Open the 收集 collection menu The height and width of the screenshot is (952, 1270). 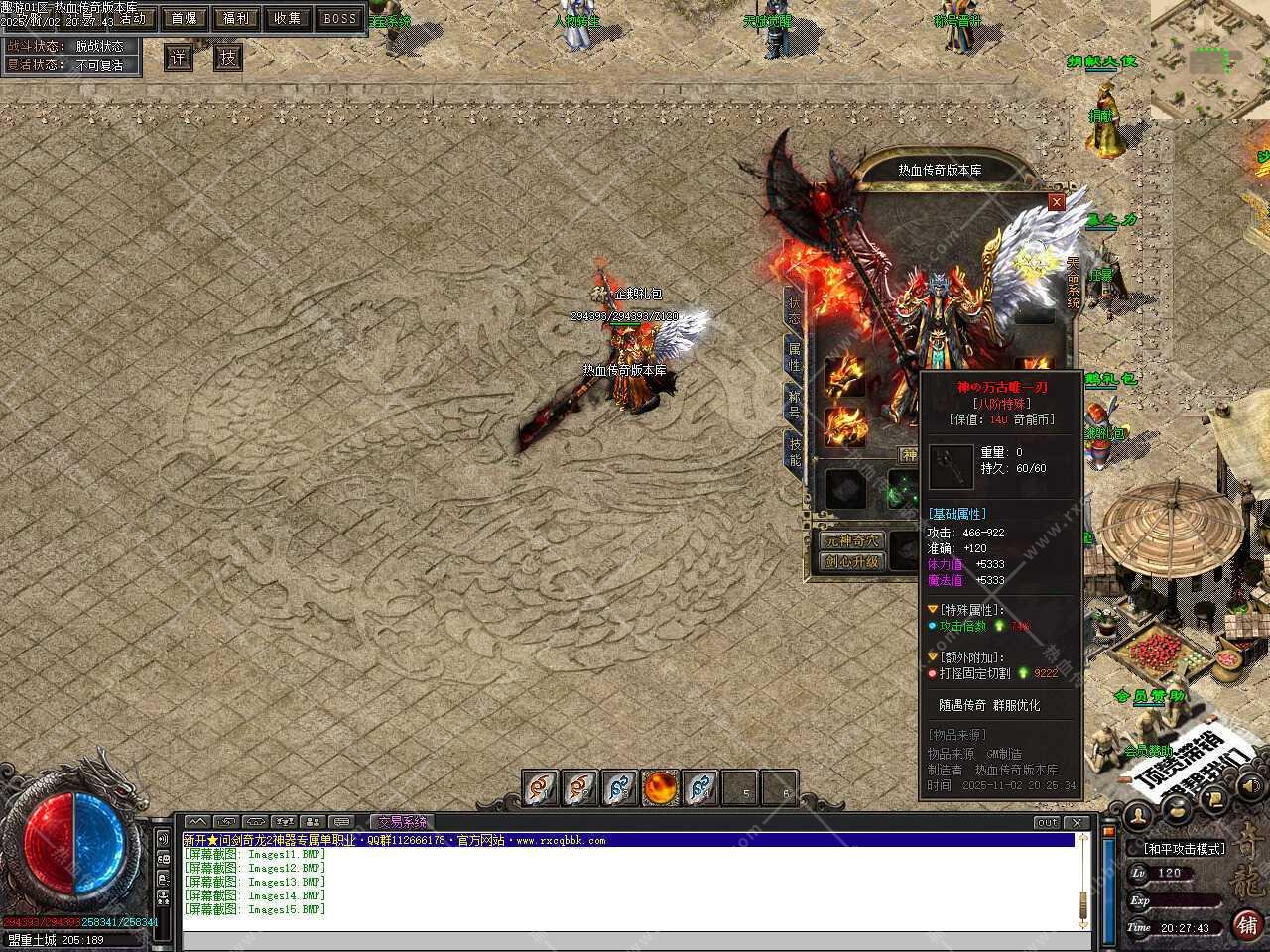point(288,18)
